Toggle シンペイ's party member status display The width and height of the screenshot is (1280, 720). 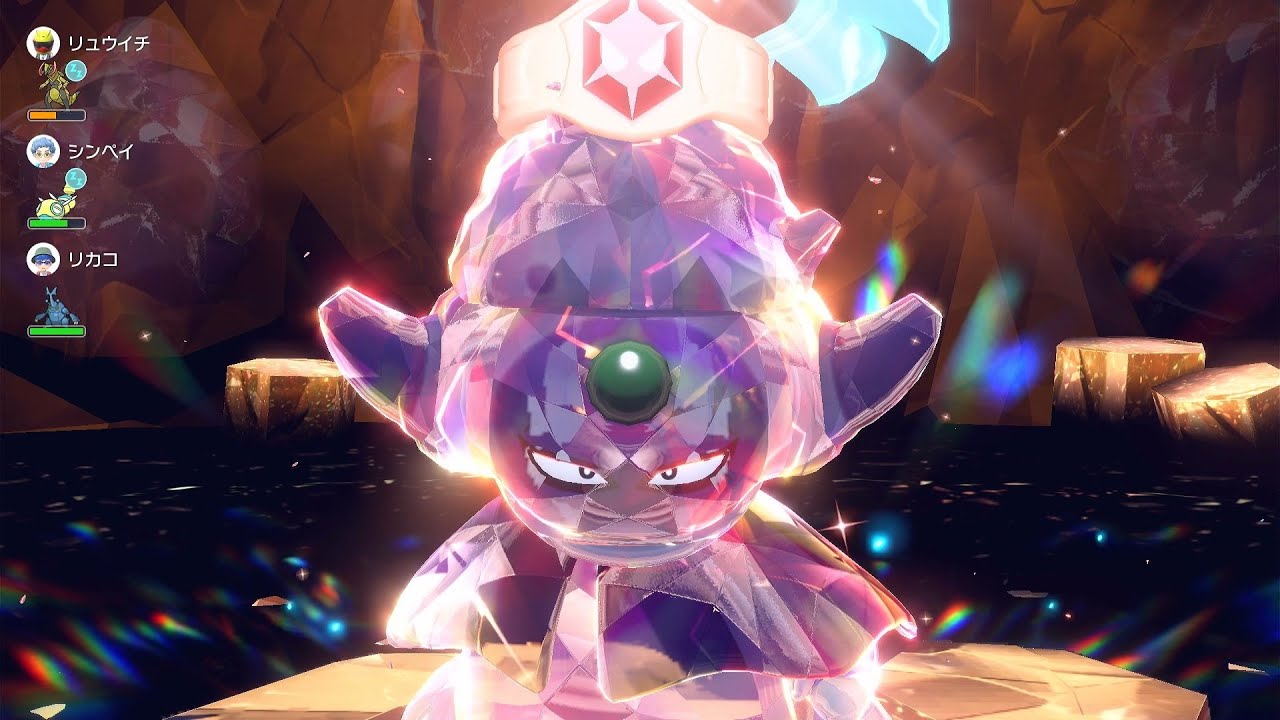click(43, 151)
